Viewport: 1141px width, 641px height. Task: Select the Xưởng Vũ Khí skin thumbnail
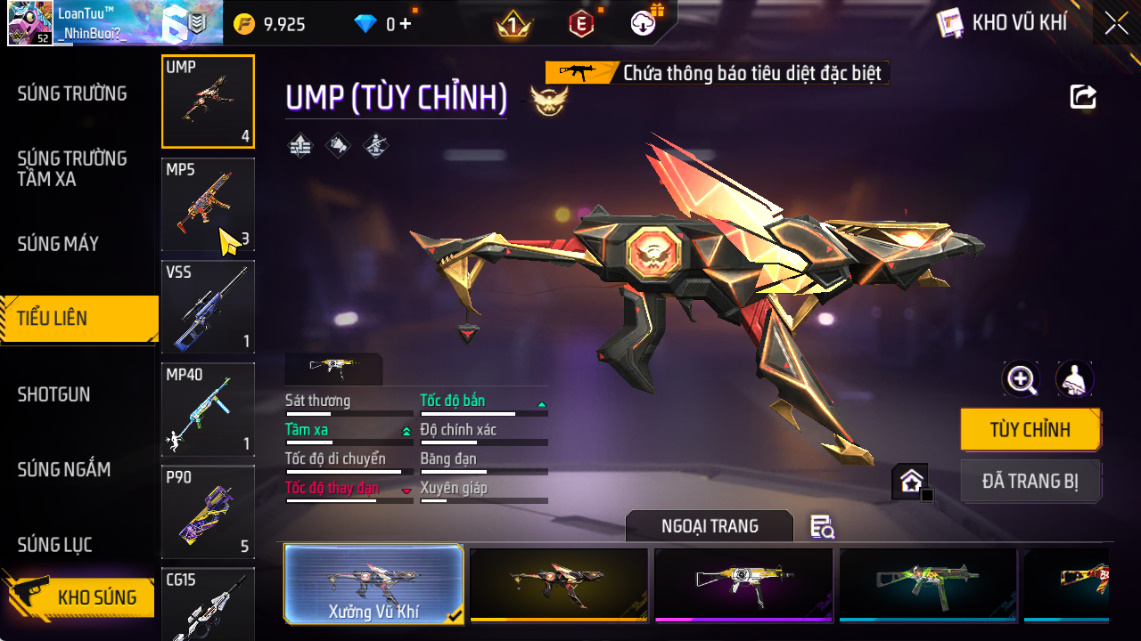pyautogui.click(x=373, y=584)
